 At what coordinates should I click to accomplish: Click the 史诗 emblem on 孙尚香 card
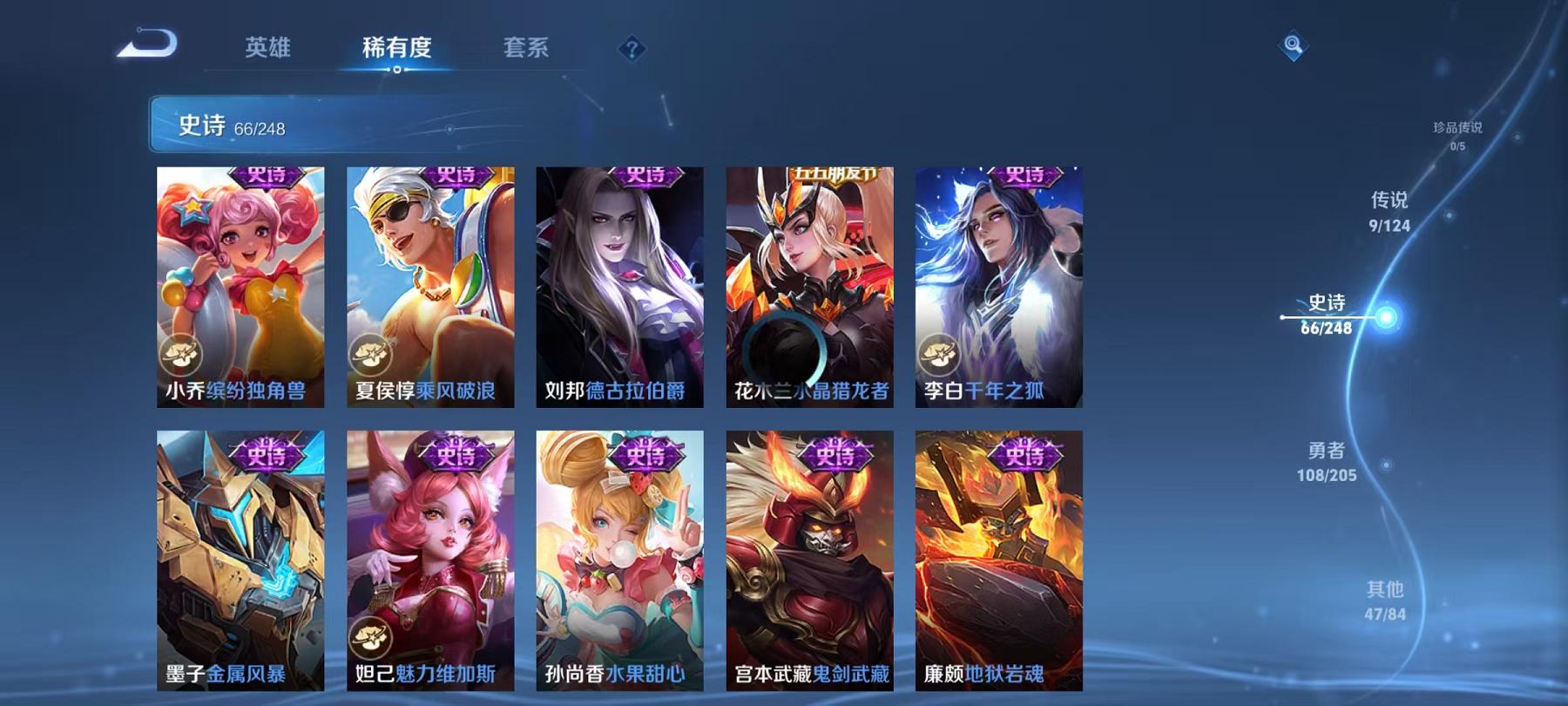tap(645, 454)
